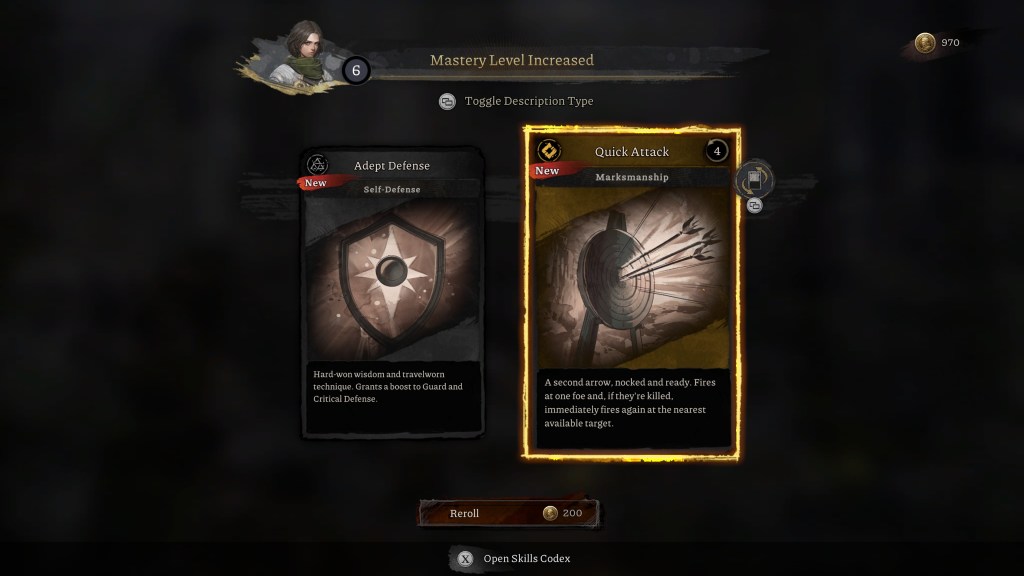1024x576 pixels.
Task: Reroll the skill choices for 200 gold
Action: 510,513
